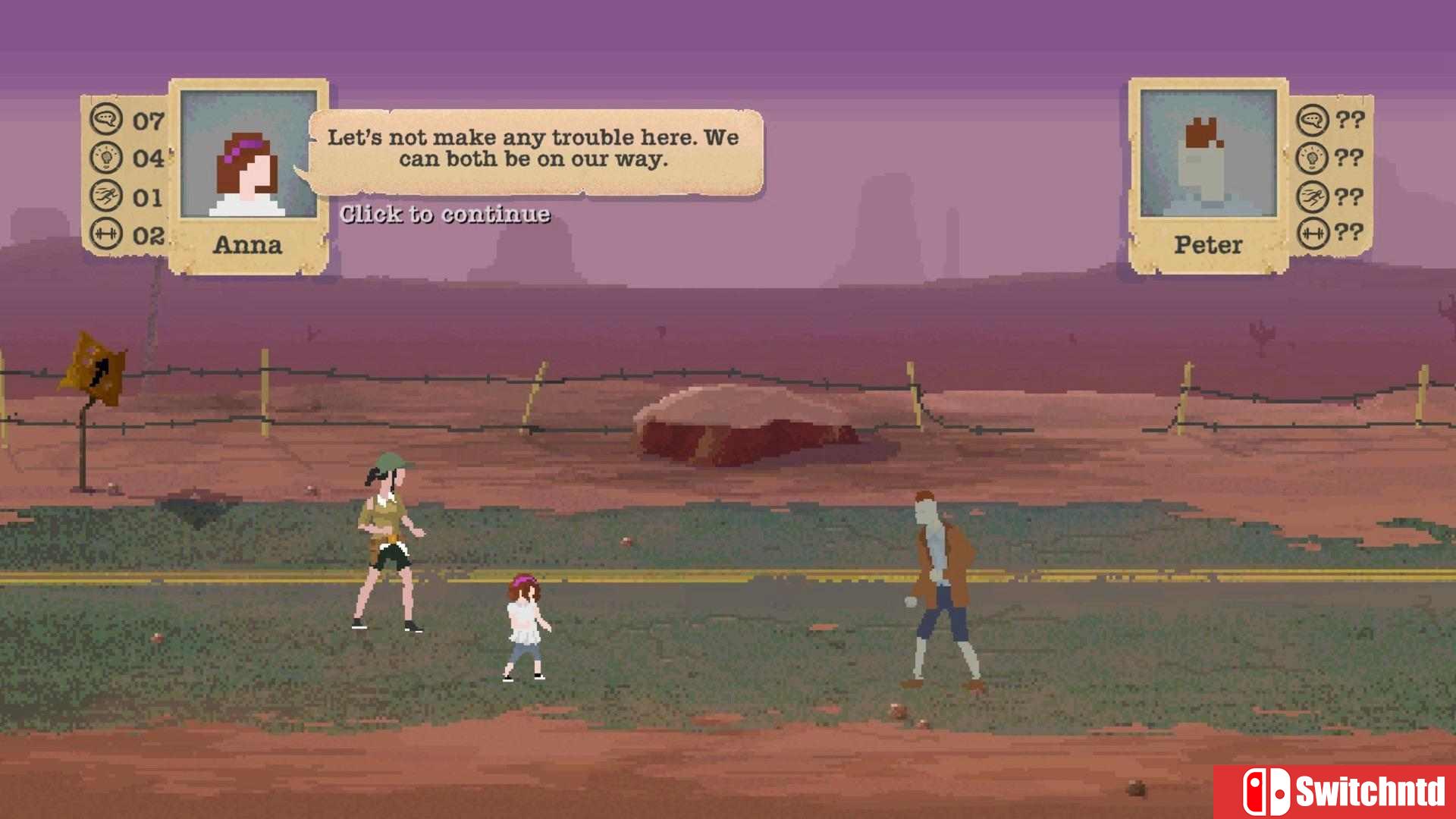
Task: Select Anna's speech stat icon
Action: tap(108, 119)
